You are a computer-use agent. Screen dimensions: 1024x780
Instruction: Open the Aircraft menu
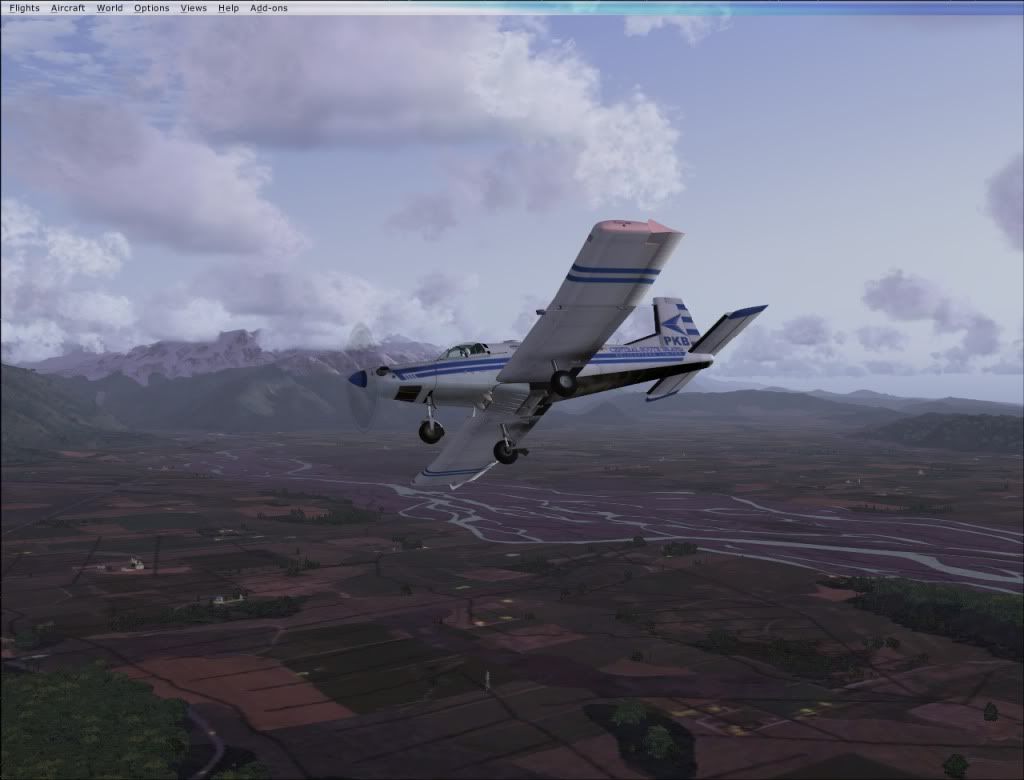click(x=68, y=8)
